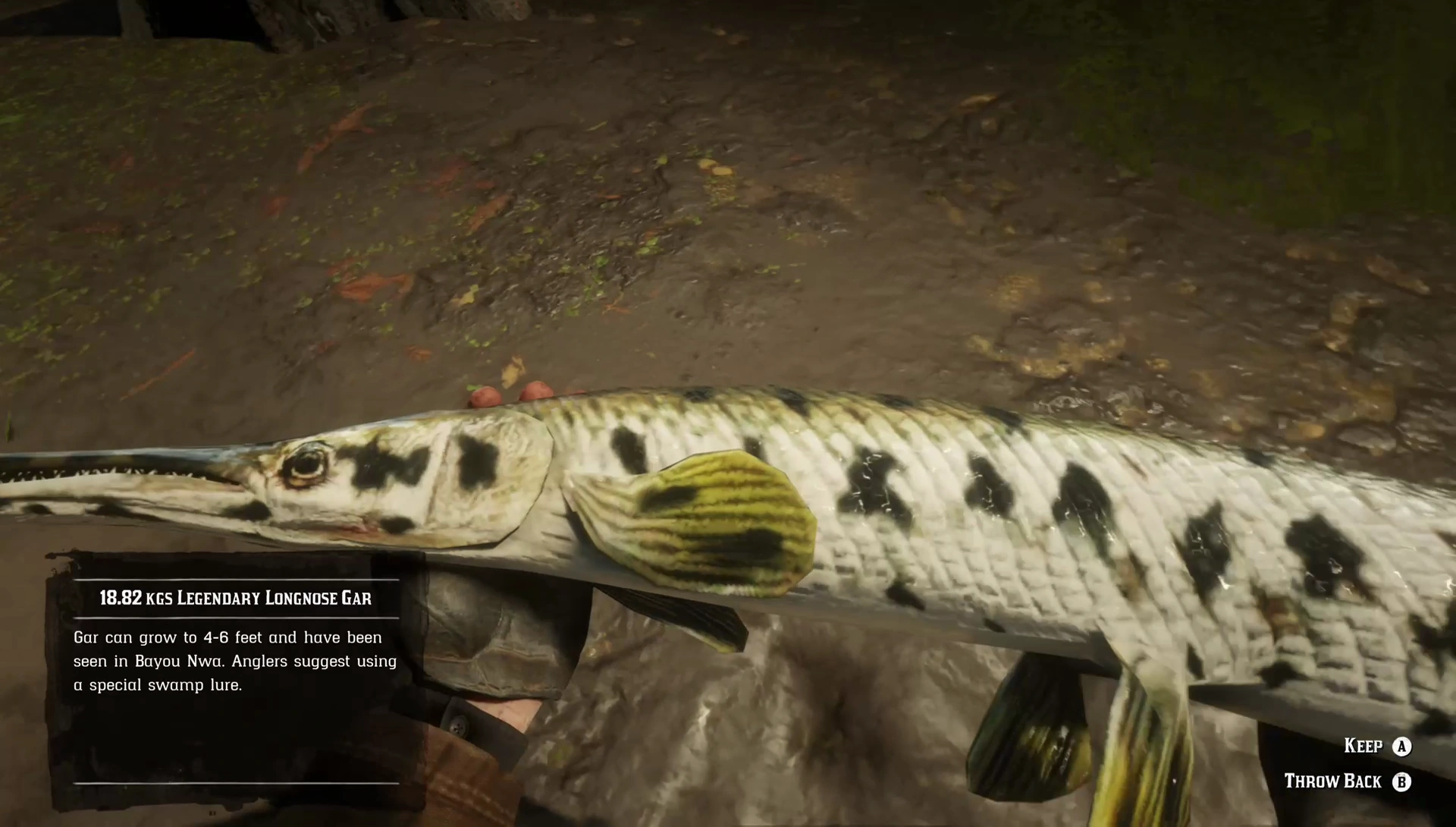Toggle the Keep prompt

click(x=1363, y=747)
